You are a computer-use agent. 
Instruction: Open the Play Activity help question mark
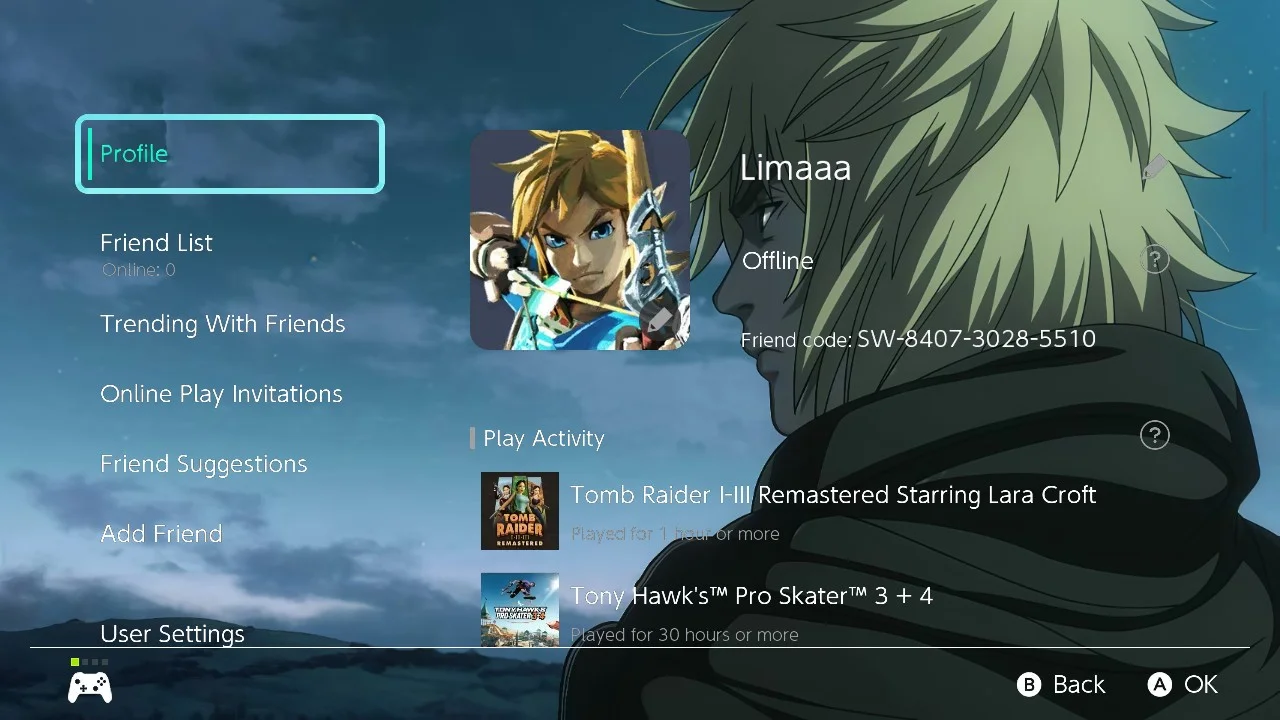[x=1154, y=435]
